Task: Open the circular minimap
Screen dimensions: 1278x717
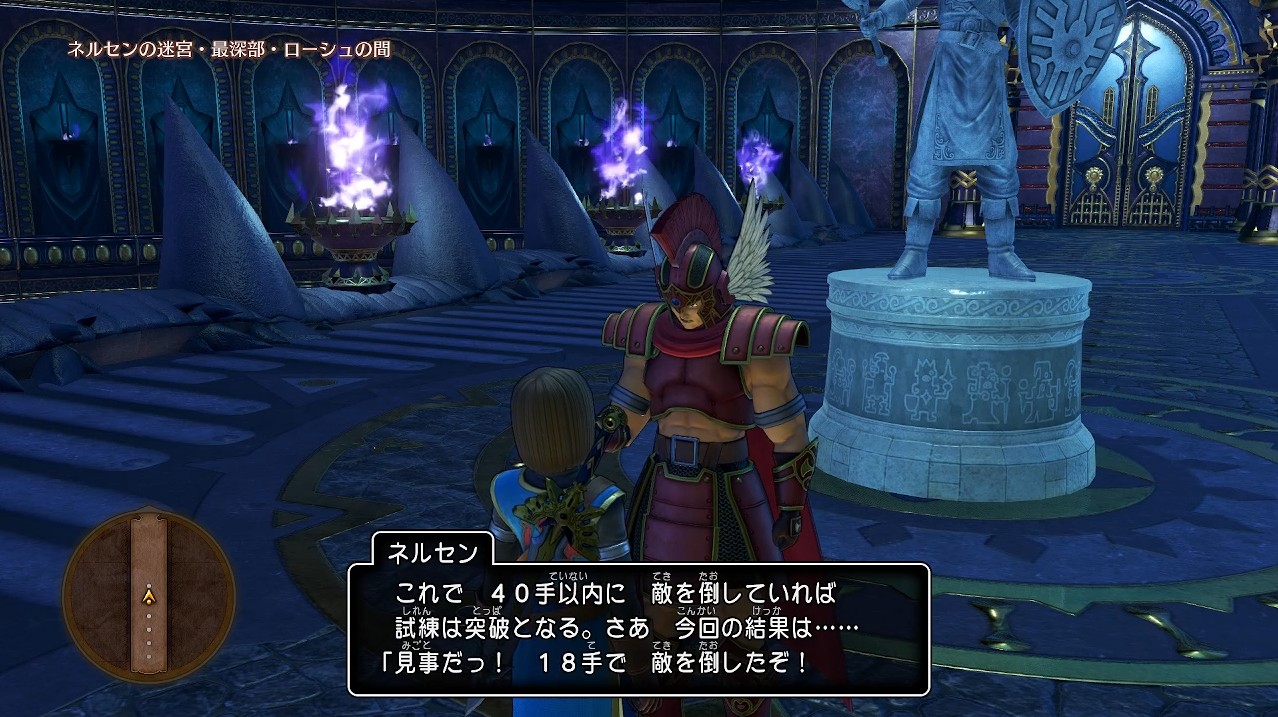Action: (149, 596)
